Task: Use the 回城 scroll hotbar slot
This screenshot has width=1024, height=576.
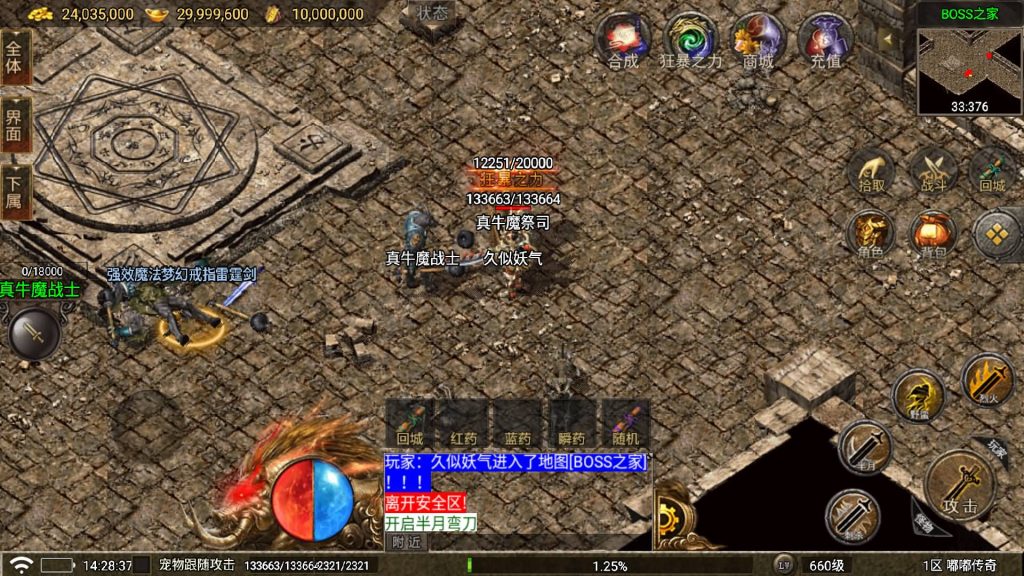Action: pos(410,424)
